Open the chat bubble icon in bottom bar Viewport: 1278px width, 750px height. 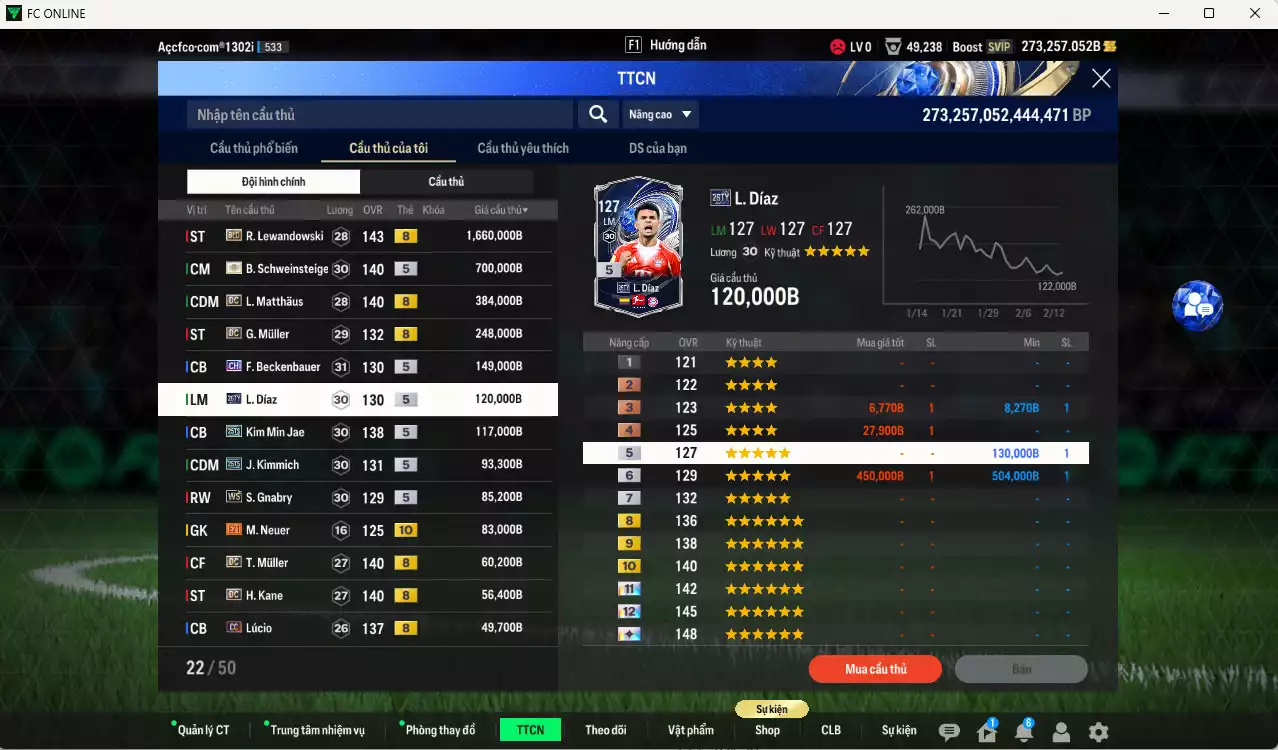(949, 732)
